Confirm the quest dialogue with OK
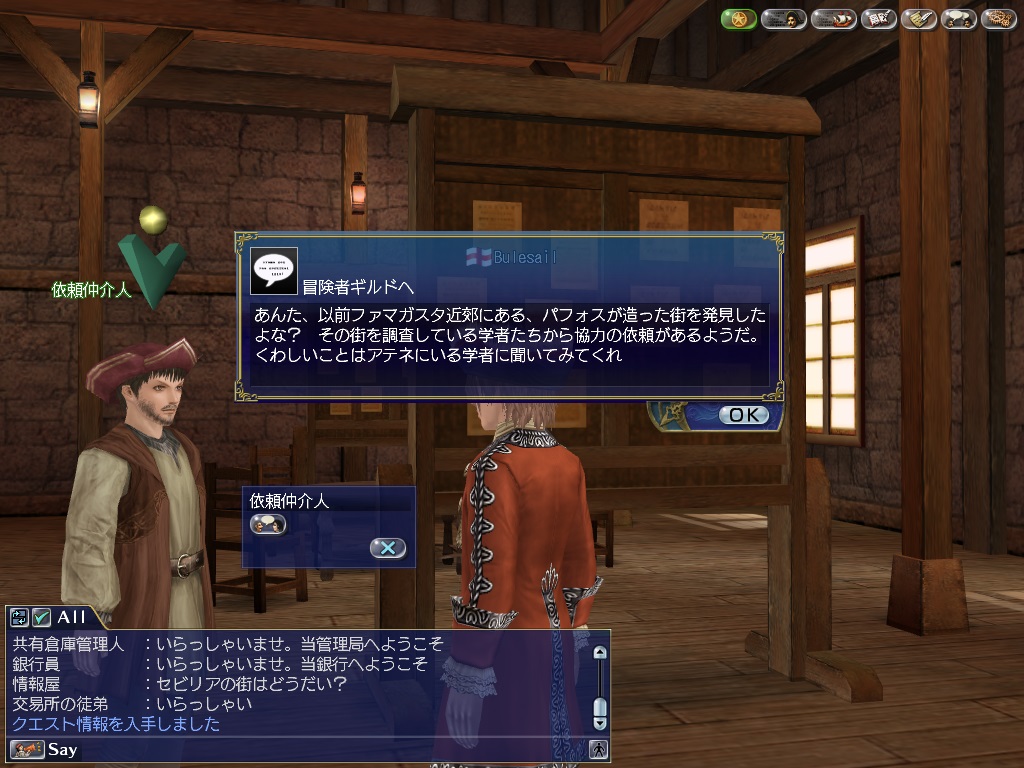Viewport: 1024px width, 768px height. pyautogui.click(x=744, y=414)
